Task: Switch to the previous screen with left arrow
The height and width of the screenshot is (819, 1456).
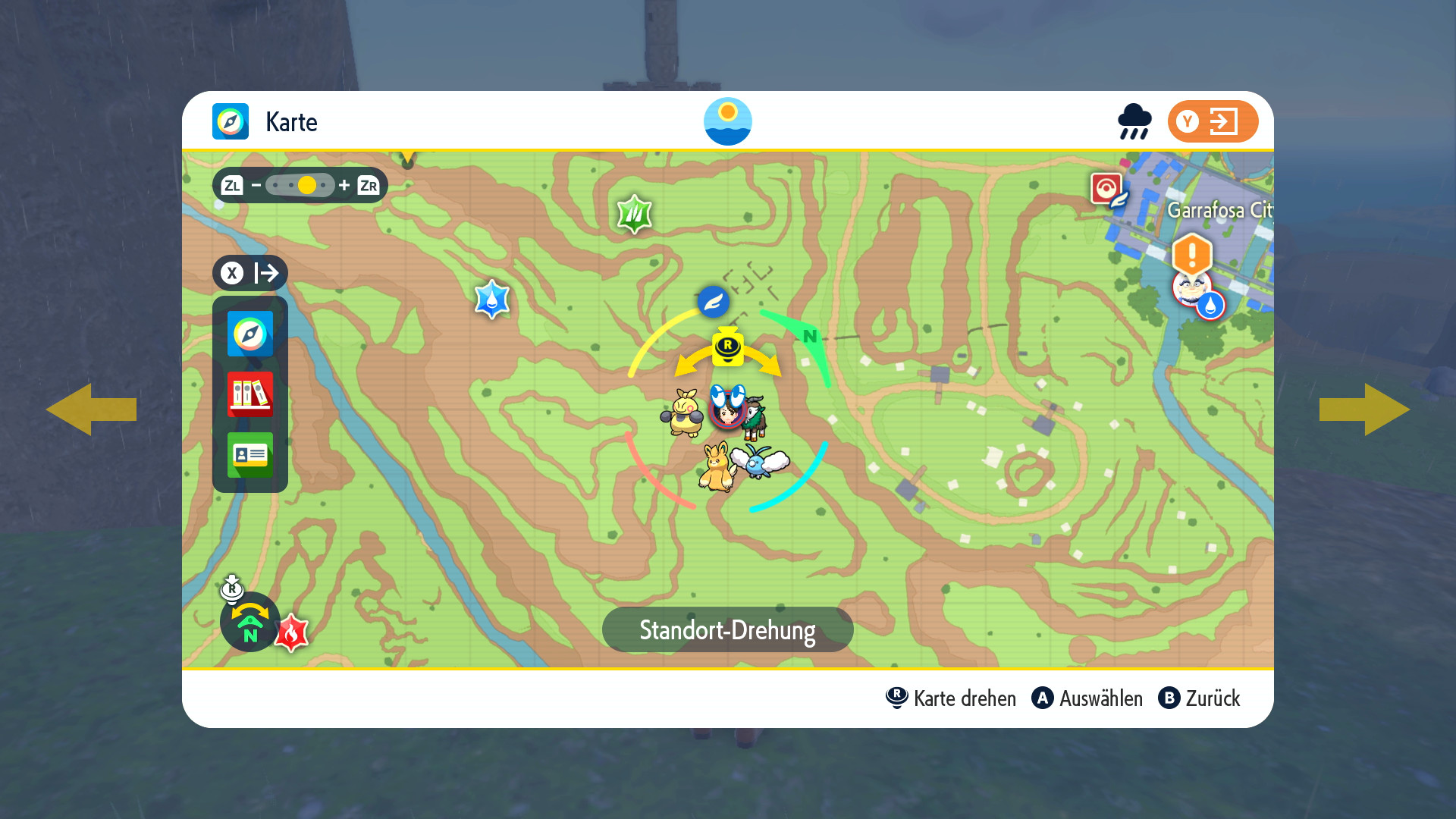Action: 91,409
